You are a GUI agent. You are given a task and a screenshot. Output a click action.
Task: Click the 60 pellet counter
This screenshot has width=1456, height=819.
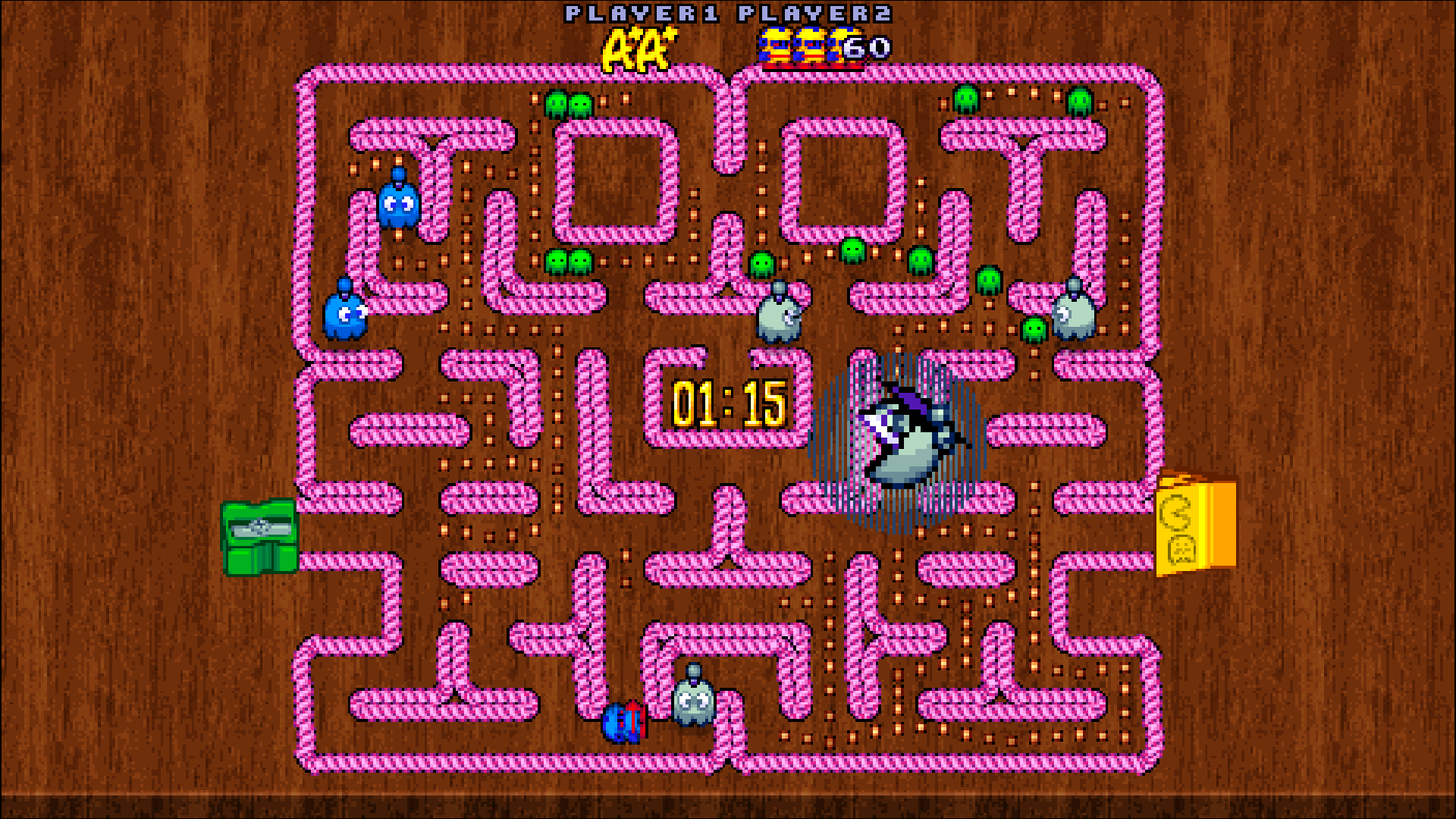tap(864, 49)
